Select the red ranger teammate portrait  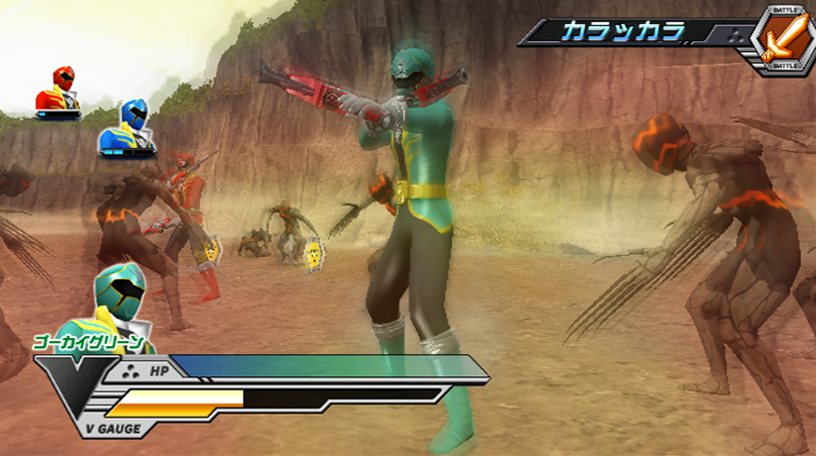[59, 92]
